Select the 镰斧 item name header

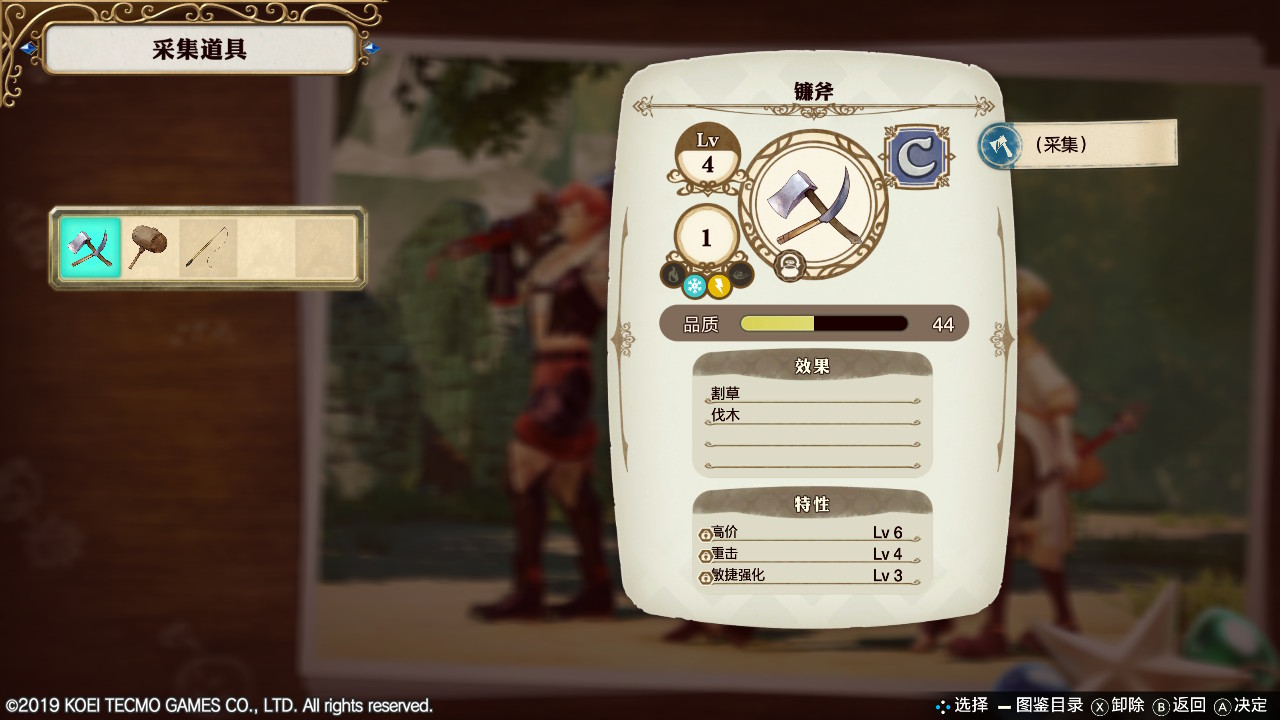coord(812,89)
